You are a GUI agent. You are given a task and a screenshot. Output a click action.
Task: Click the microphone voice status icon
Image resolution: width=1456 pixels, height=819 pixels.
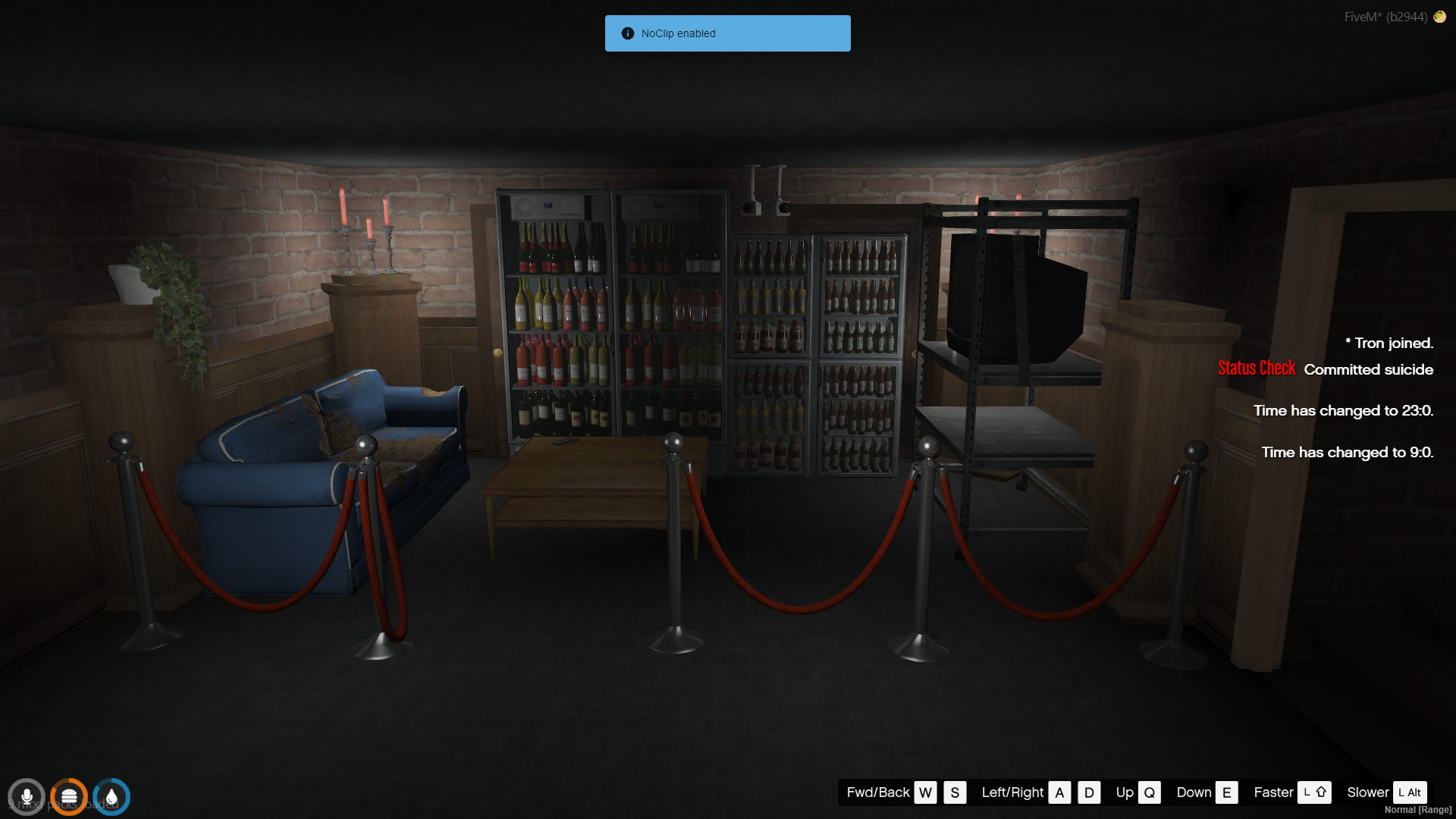pos(27,797)
